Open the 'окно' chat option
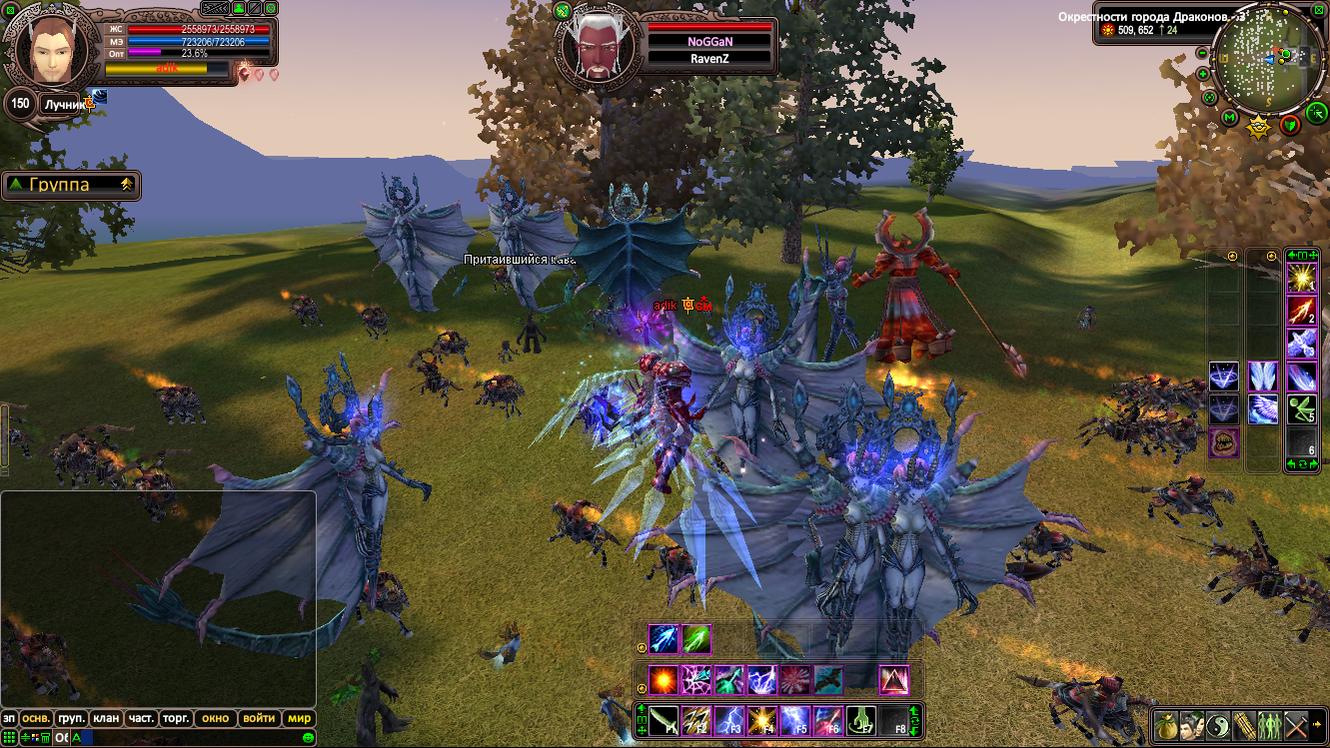1330x748 pixels. point(216,718)
